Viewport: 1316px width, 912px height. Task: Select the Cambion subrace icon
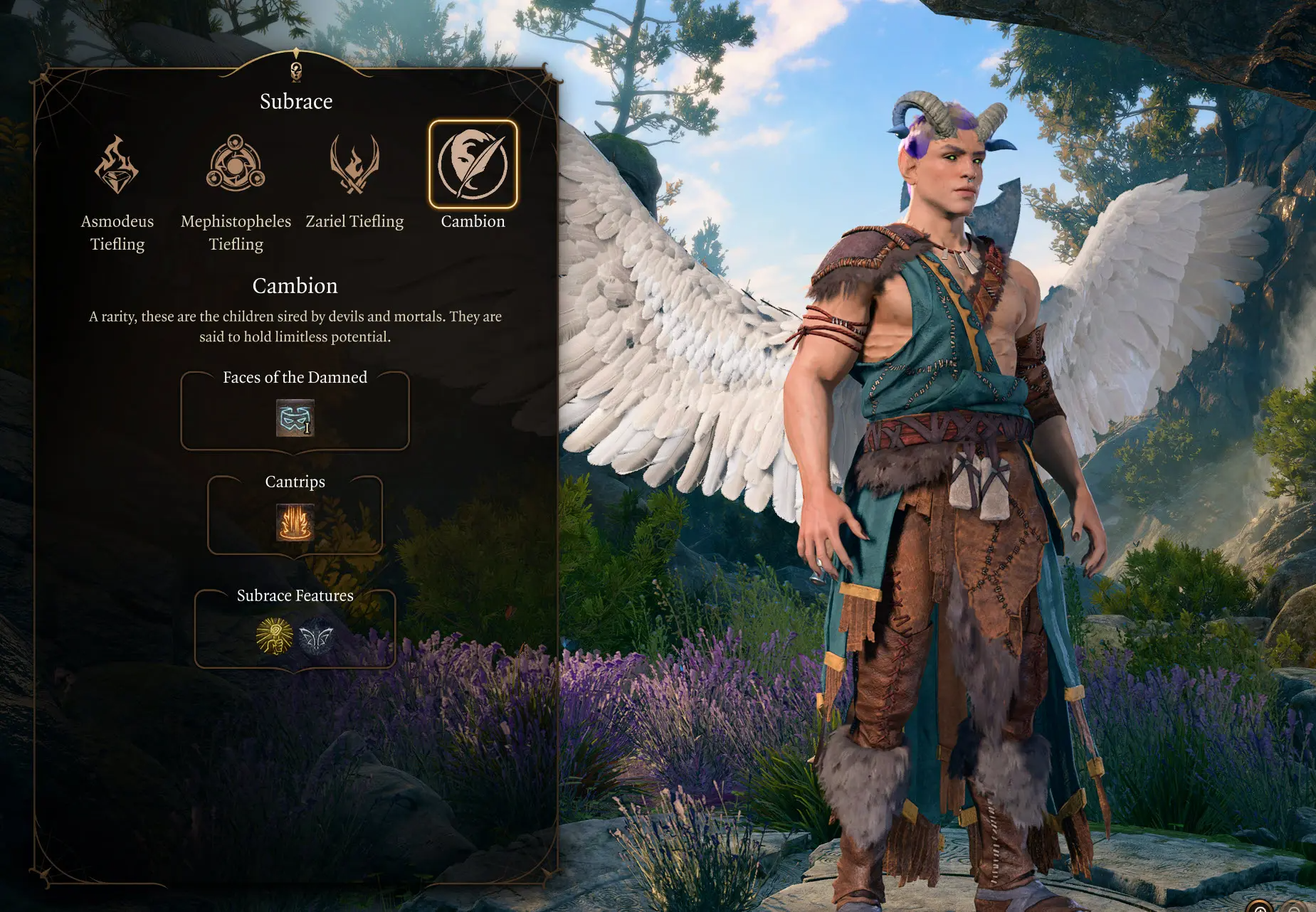pyautogui.click(x=473, y=164)
